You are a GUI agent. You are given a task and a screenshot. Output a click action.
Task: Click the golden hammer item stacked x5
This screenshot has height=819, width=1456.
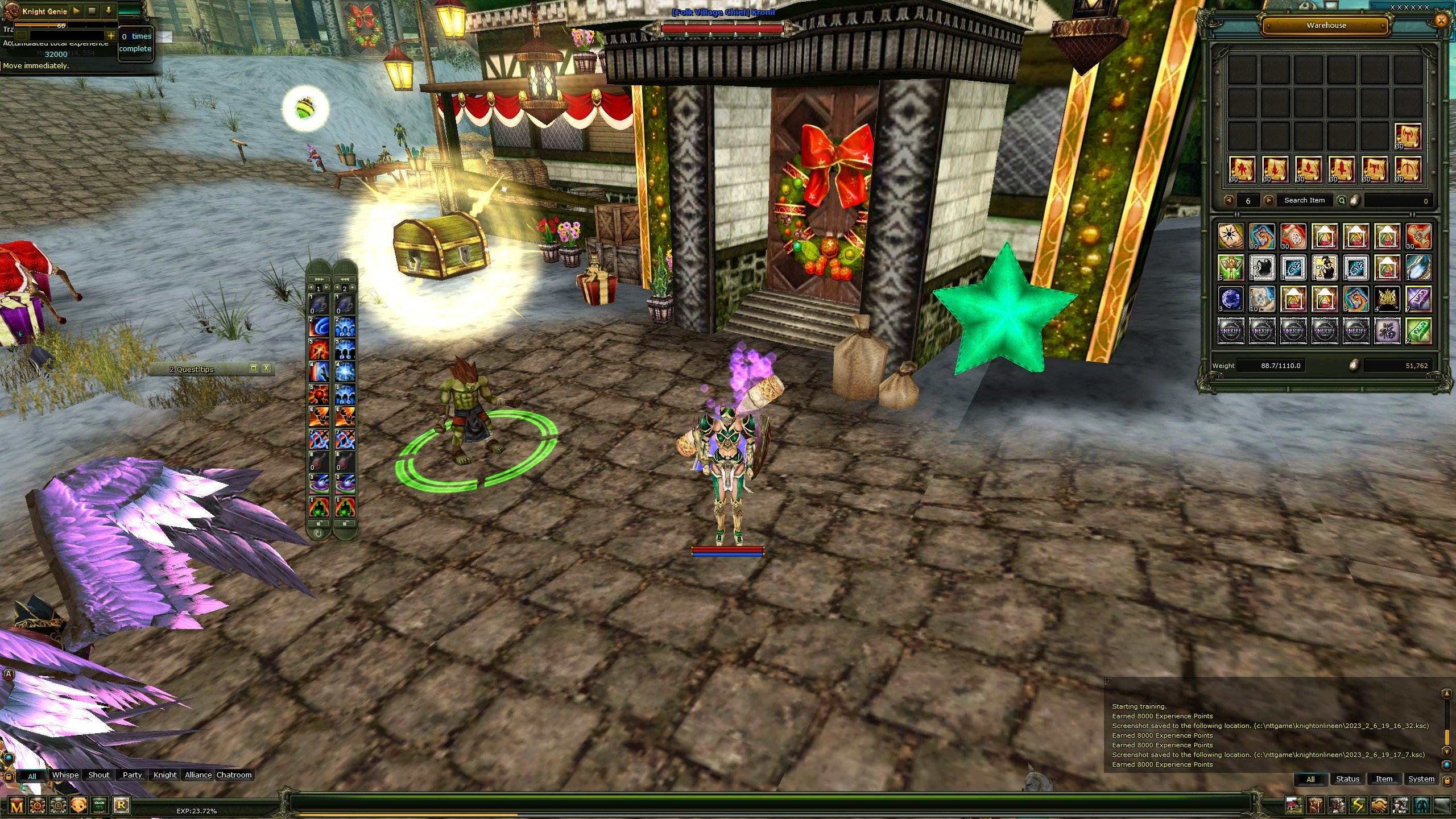[1230, 267]
